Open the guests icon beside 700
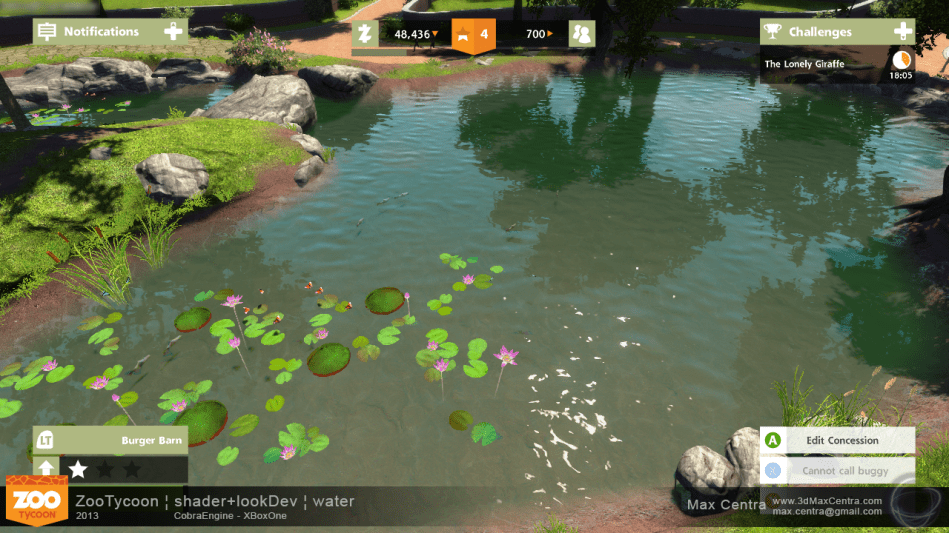This screenshot has height=533, width=949. (x=582, y=34)
